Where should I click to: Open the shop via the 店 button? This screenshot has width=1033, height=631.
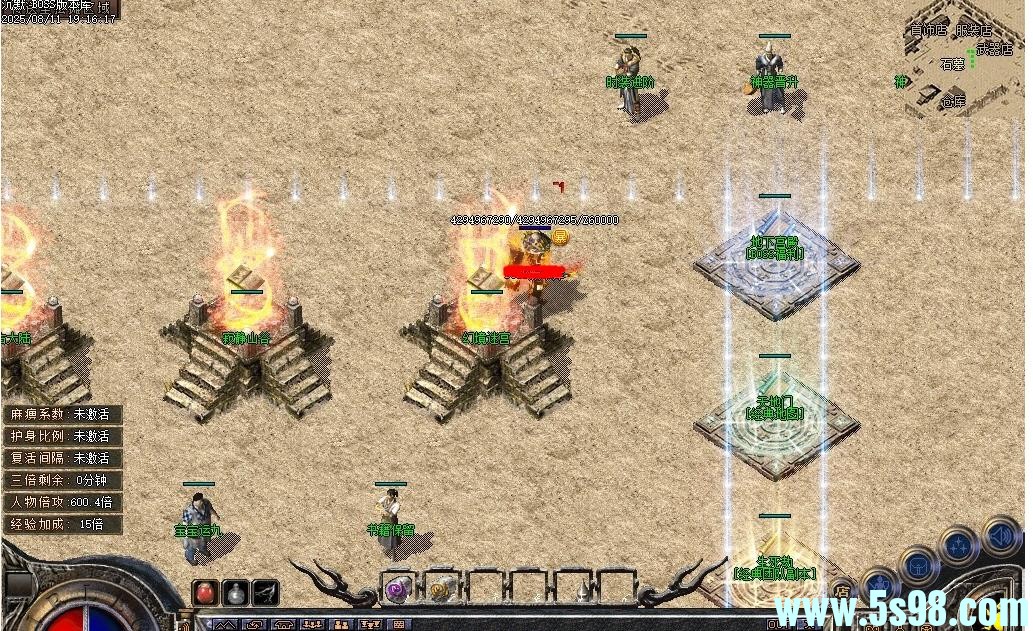842,590
